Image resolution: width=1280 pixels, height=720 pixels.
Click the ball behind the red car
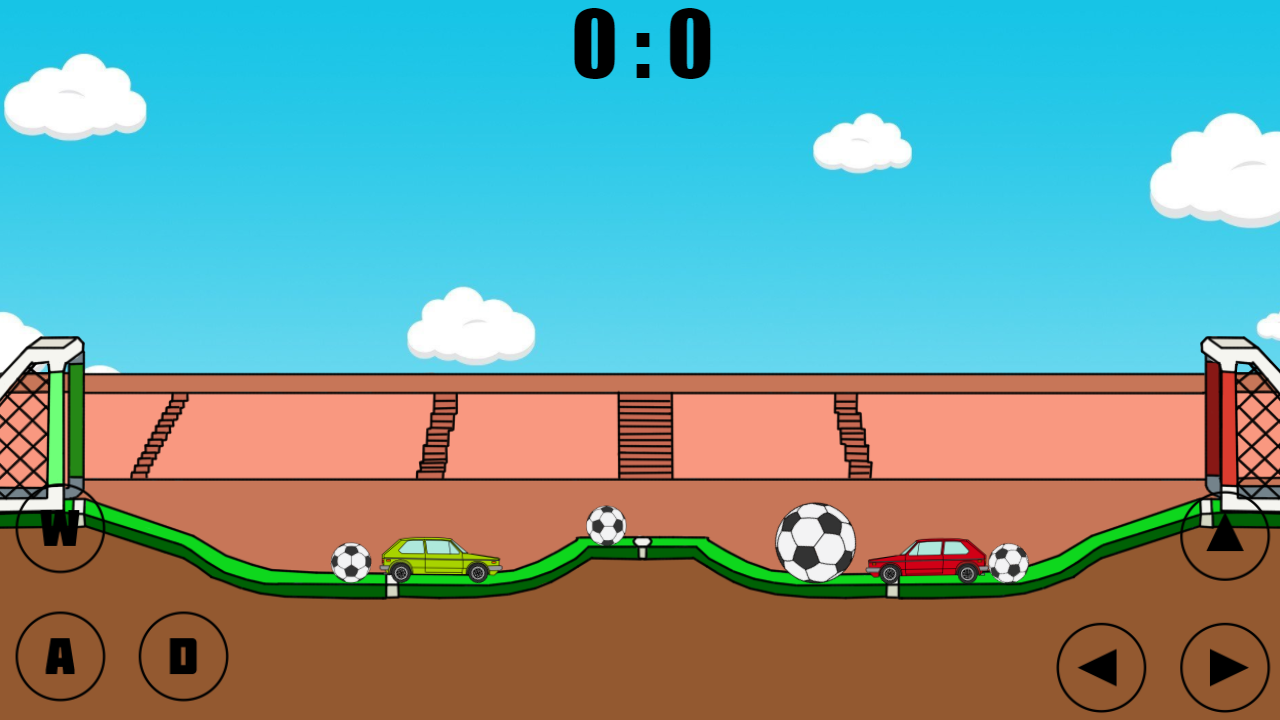click(1008, 563)
